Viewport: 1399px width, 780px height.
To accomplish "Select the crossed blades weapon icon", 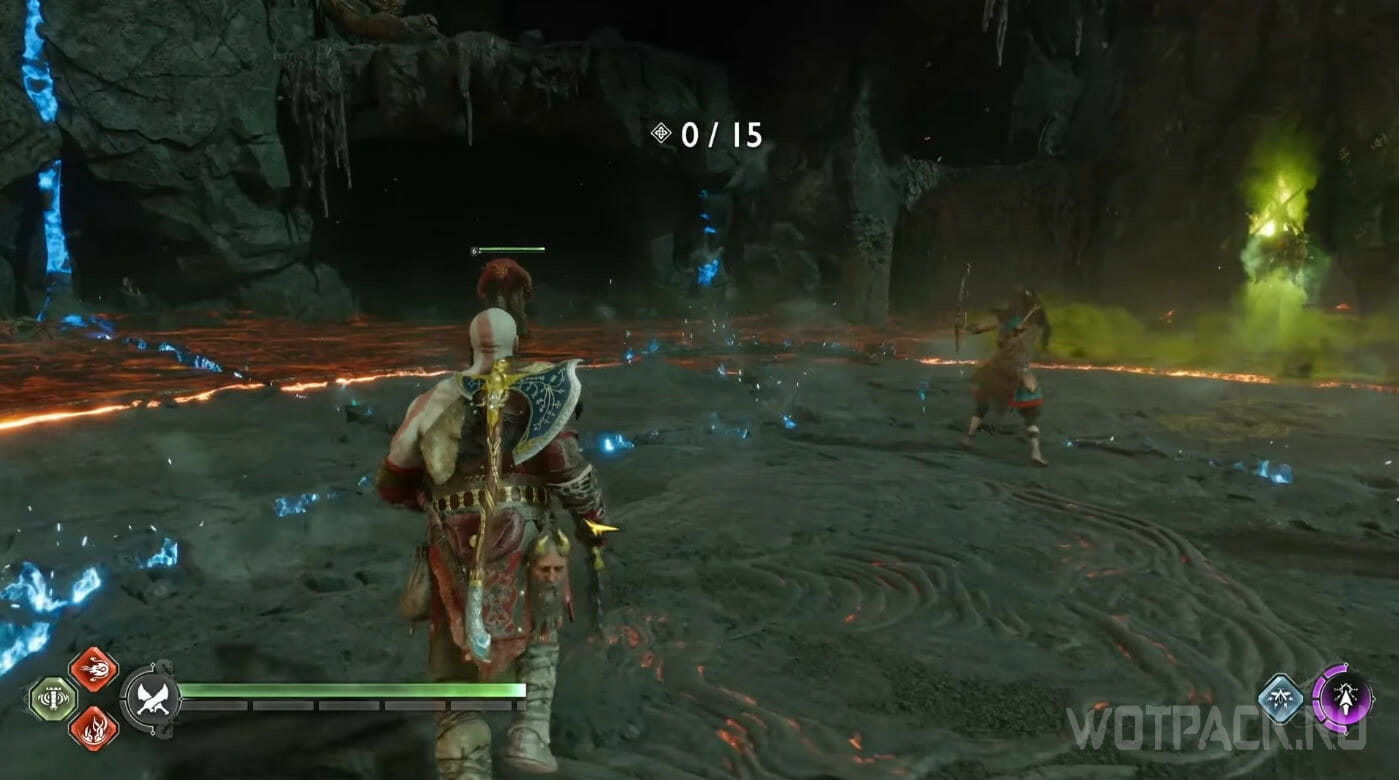I will (151, 698).
